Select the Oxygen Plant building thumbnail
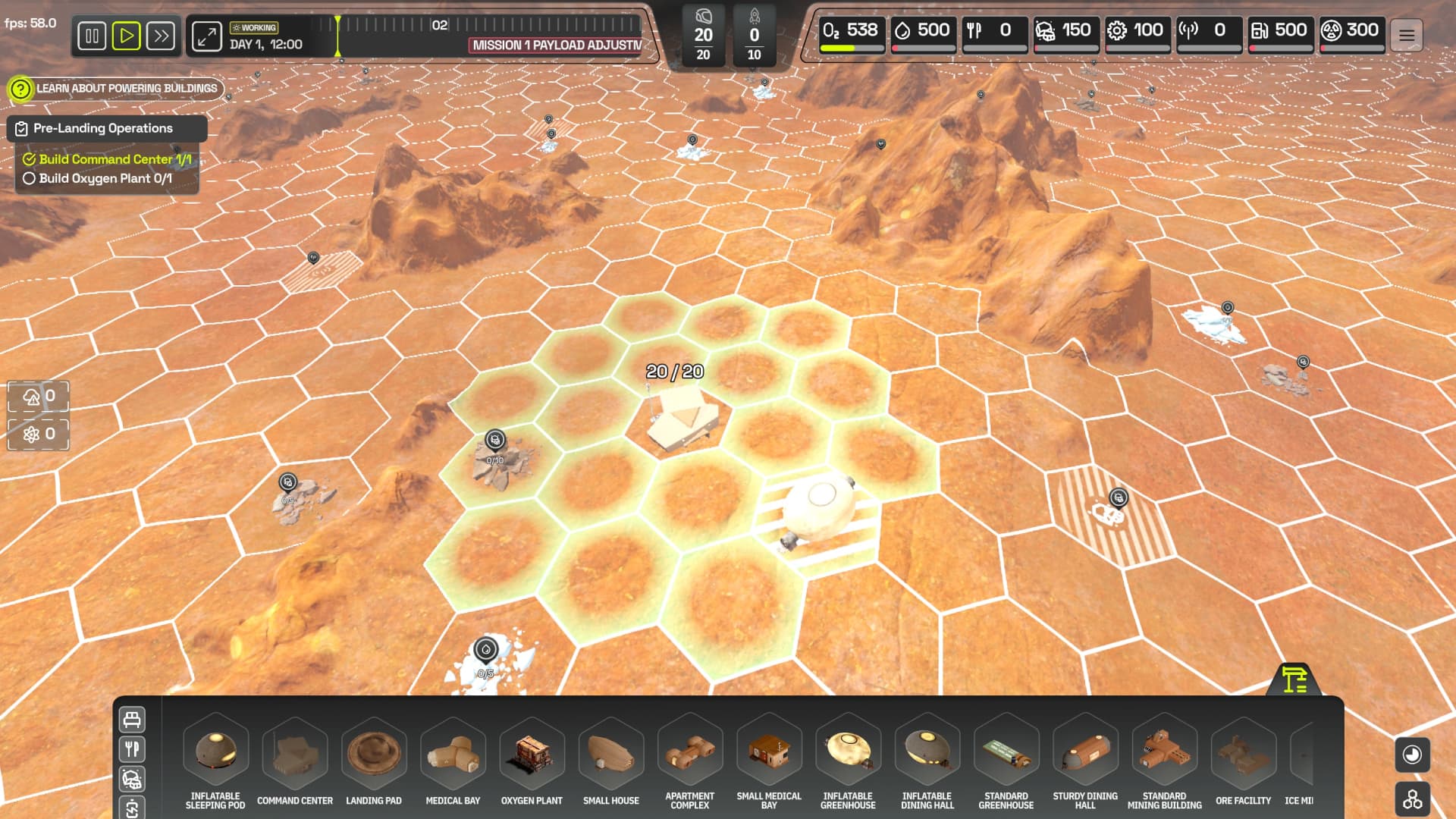The image size is (1456, 819). coord(532,755)
